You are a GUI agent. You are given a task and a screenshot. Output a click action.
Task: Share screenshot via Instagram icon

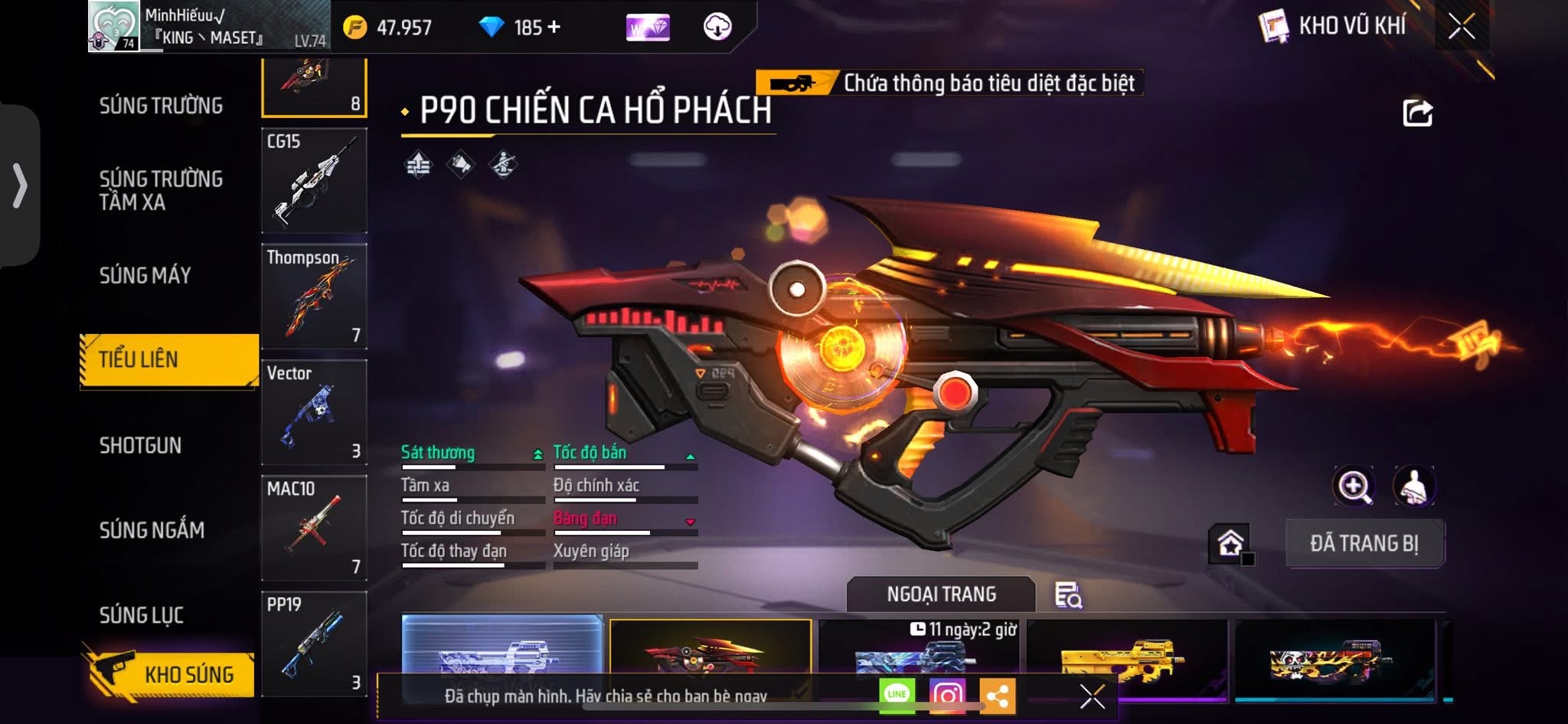coord(947,696)
